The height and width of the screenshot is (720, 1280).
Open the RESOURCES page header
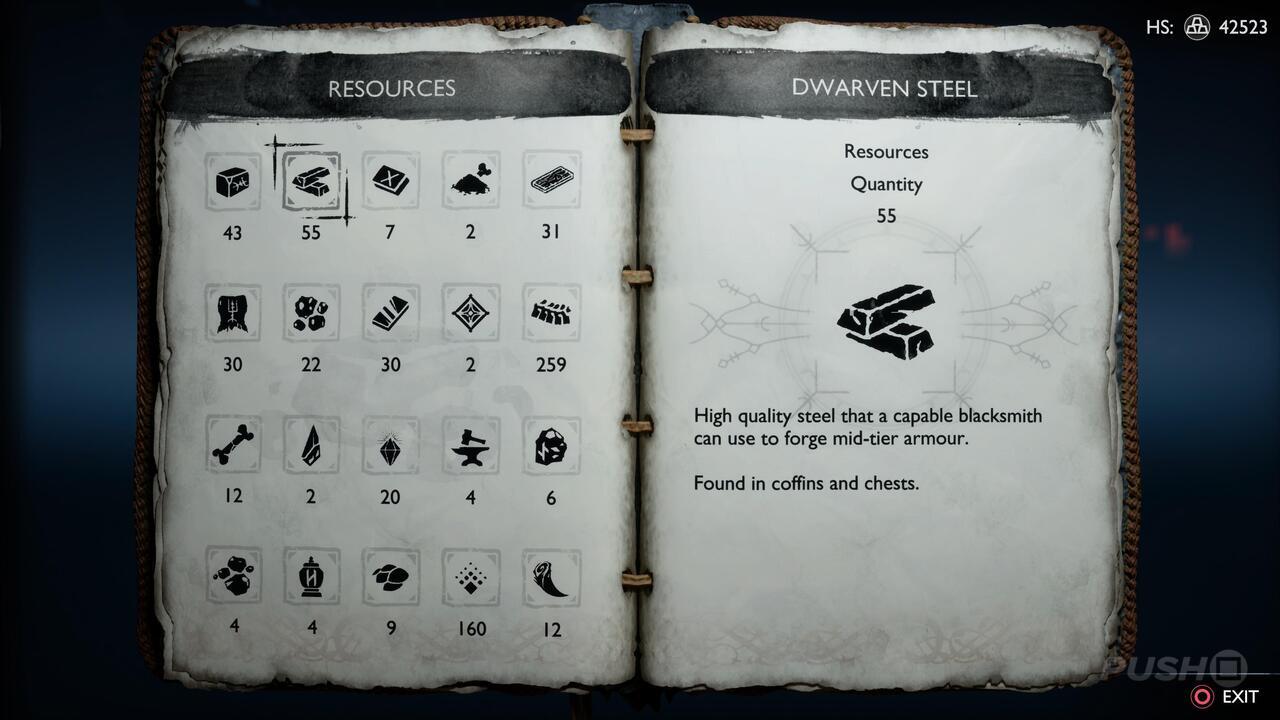click(x=394, y=88)
